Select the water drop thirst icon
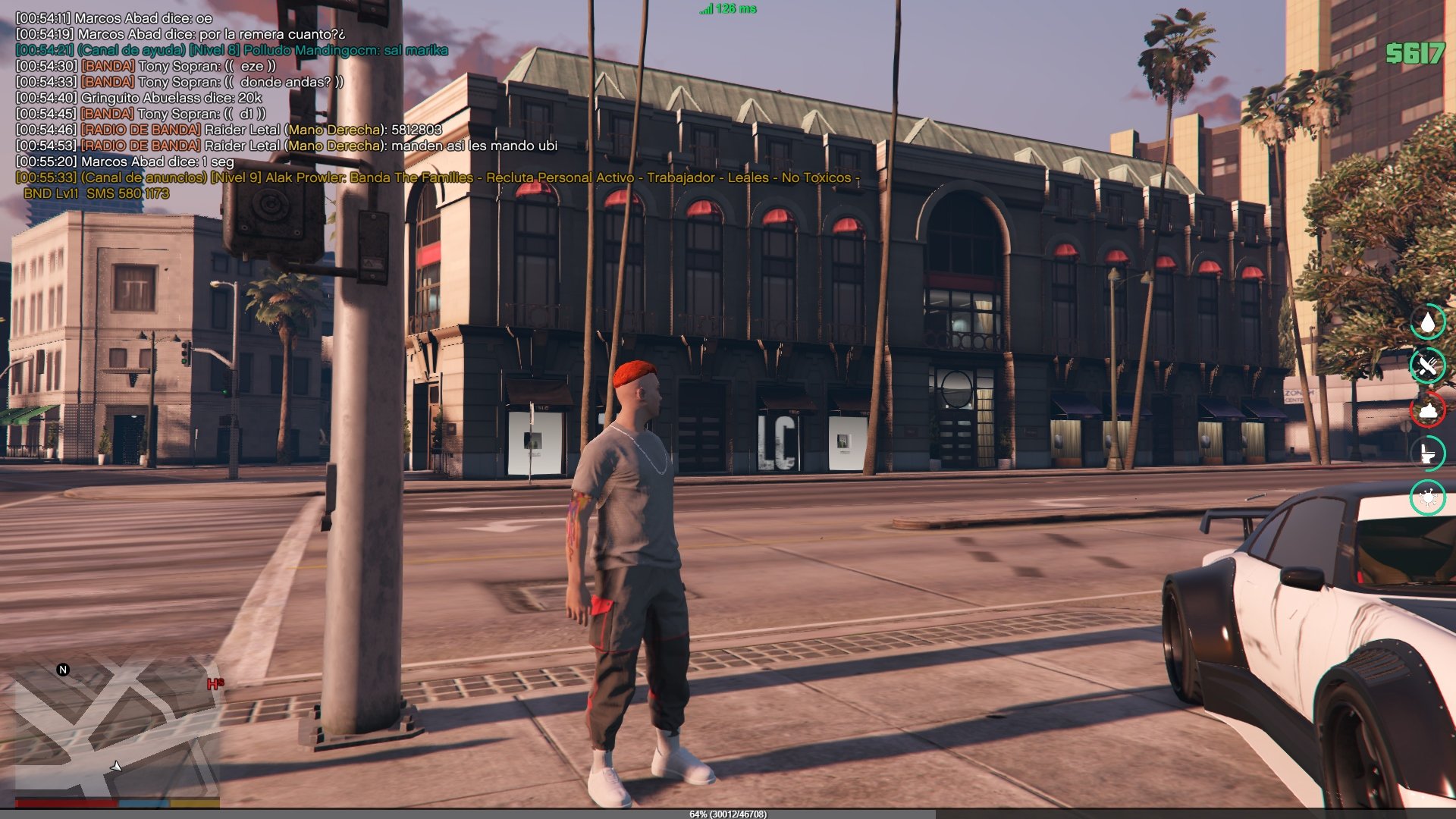This screenshot has width=1456, height=819. (1427, 322)
